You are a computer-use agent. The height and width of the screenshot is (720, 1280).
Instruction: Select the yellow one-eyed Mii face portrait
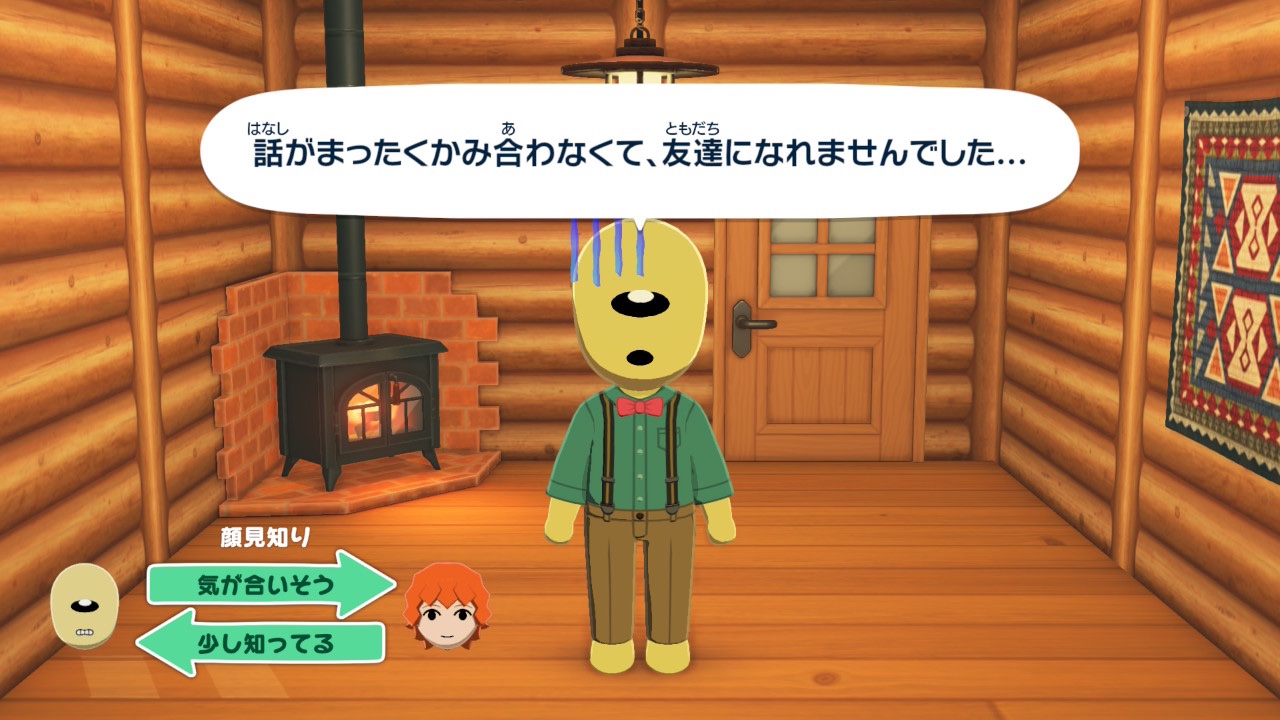(85, 605)
